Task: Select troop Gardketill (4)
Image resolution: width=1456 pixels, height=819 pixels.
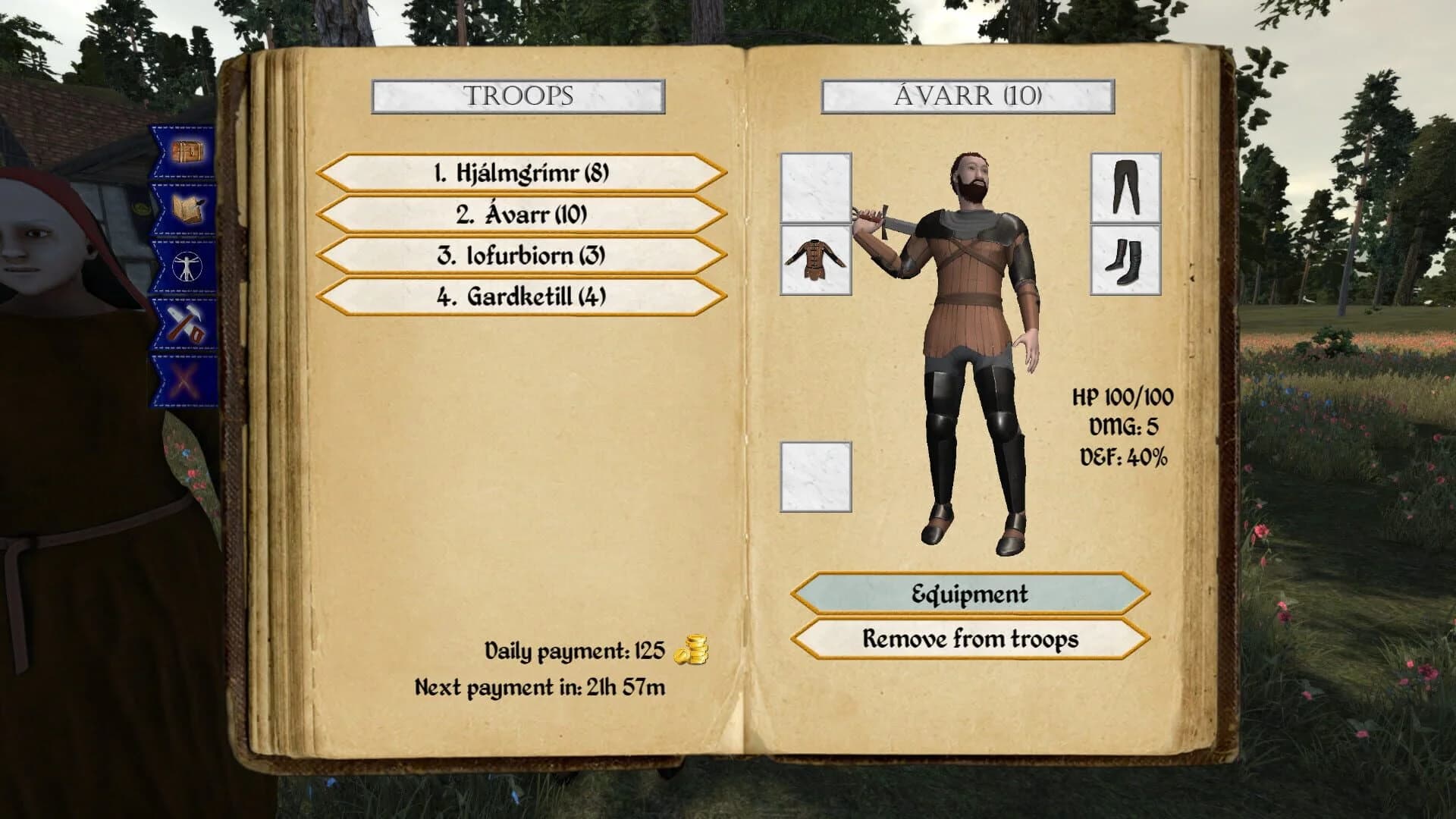Action: point(520,297)
